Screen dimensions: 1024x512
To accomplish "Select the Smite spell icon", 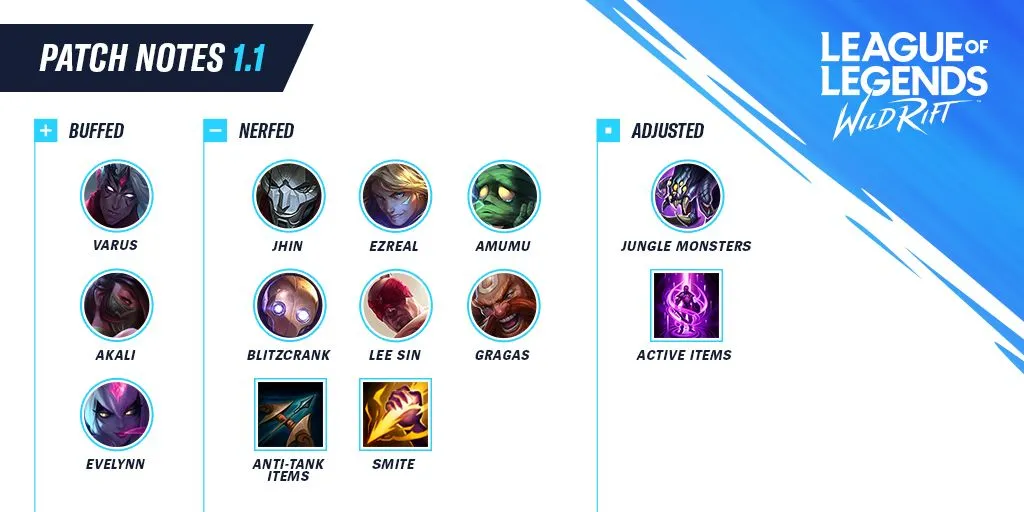I will pos(395,414).
